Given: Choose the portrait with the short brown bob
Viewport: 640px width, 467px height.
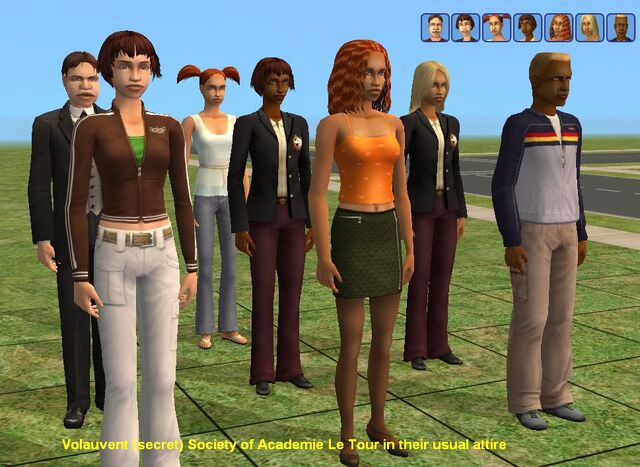Looking at the screenshot, I should [x=465, y=27].
